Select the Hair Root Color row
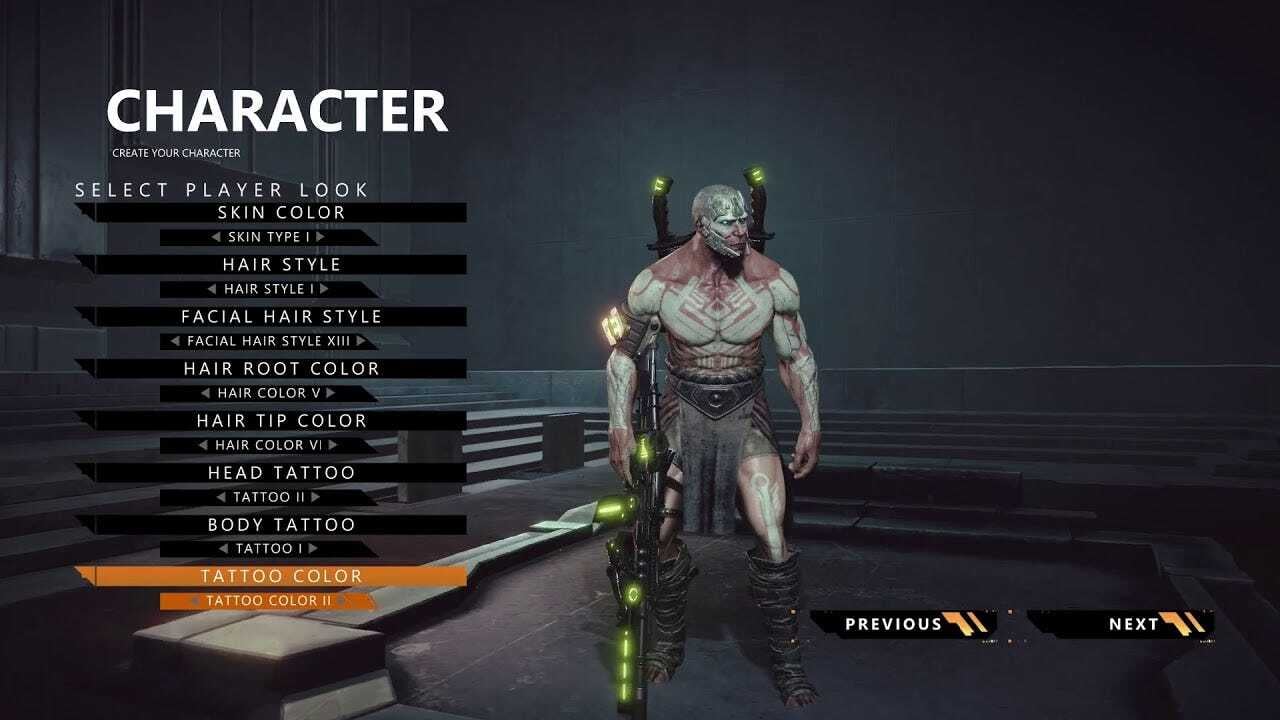Screen dimensions: 1280x720 click(280, 369)
